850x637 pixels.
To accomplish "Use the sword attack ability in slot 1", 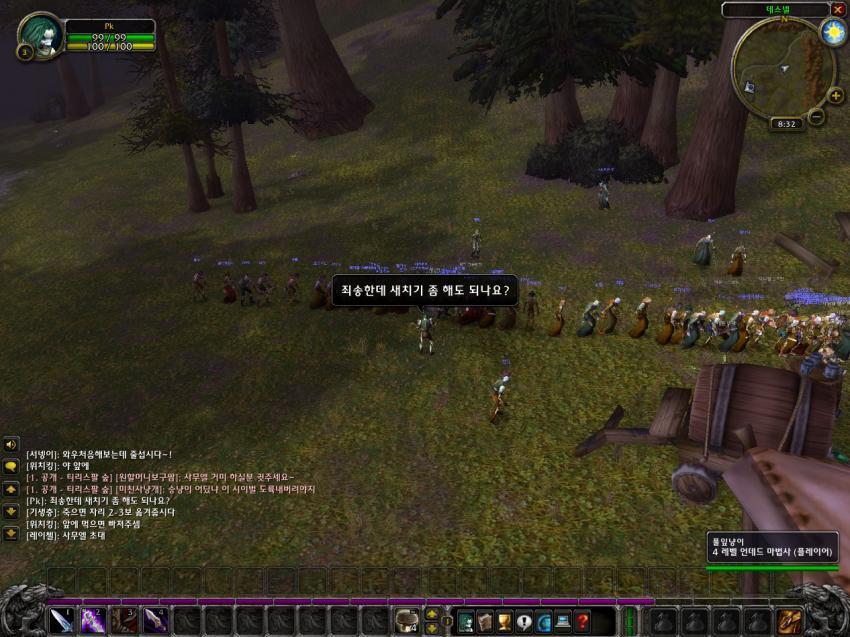I will (x=62, y=620).
